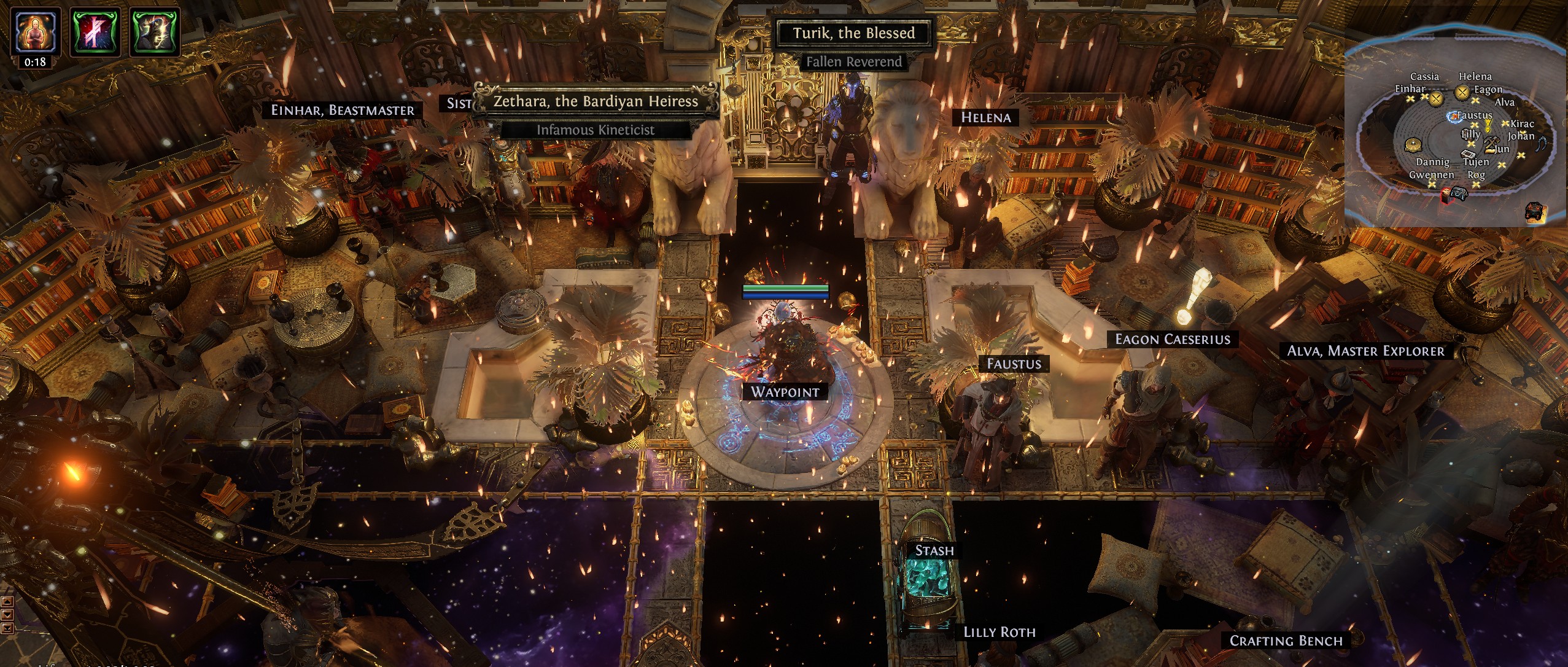The height and width of the screenshot is (667, 1568).
Task: Click the Zethara, the Bardiyan Heiress nameplate
Action: [596, 101]
